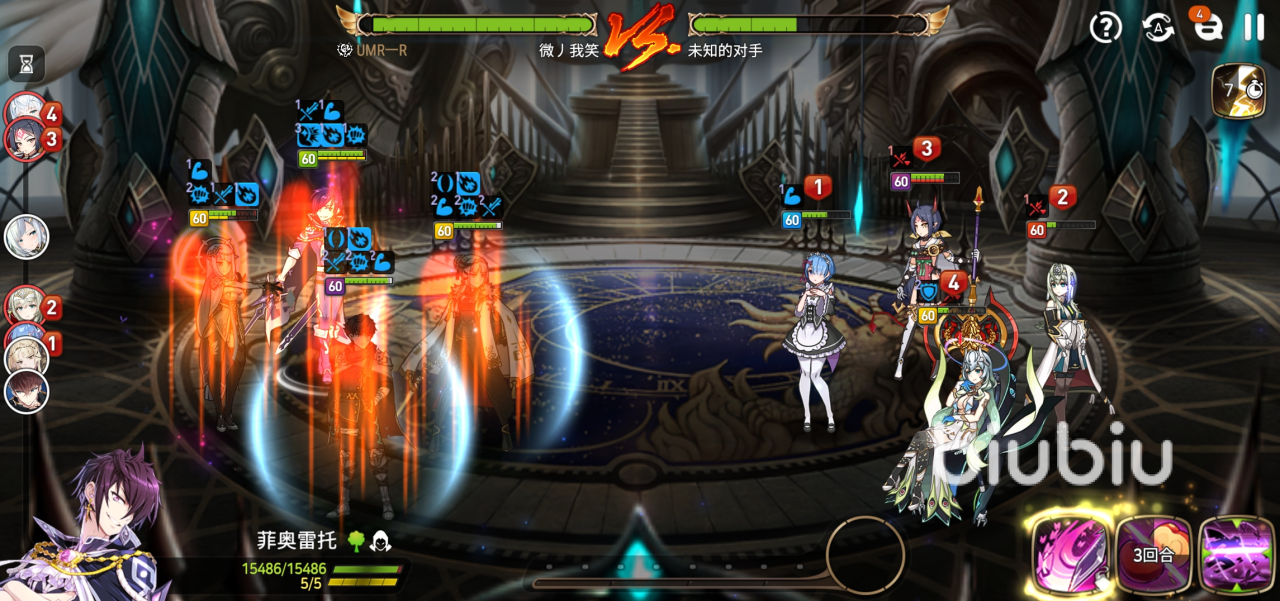Use the glowing pink slash skill
The height and width of the screenshot is (601, 1280).
point(1071,554)
